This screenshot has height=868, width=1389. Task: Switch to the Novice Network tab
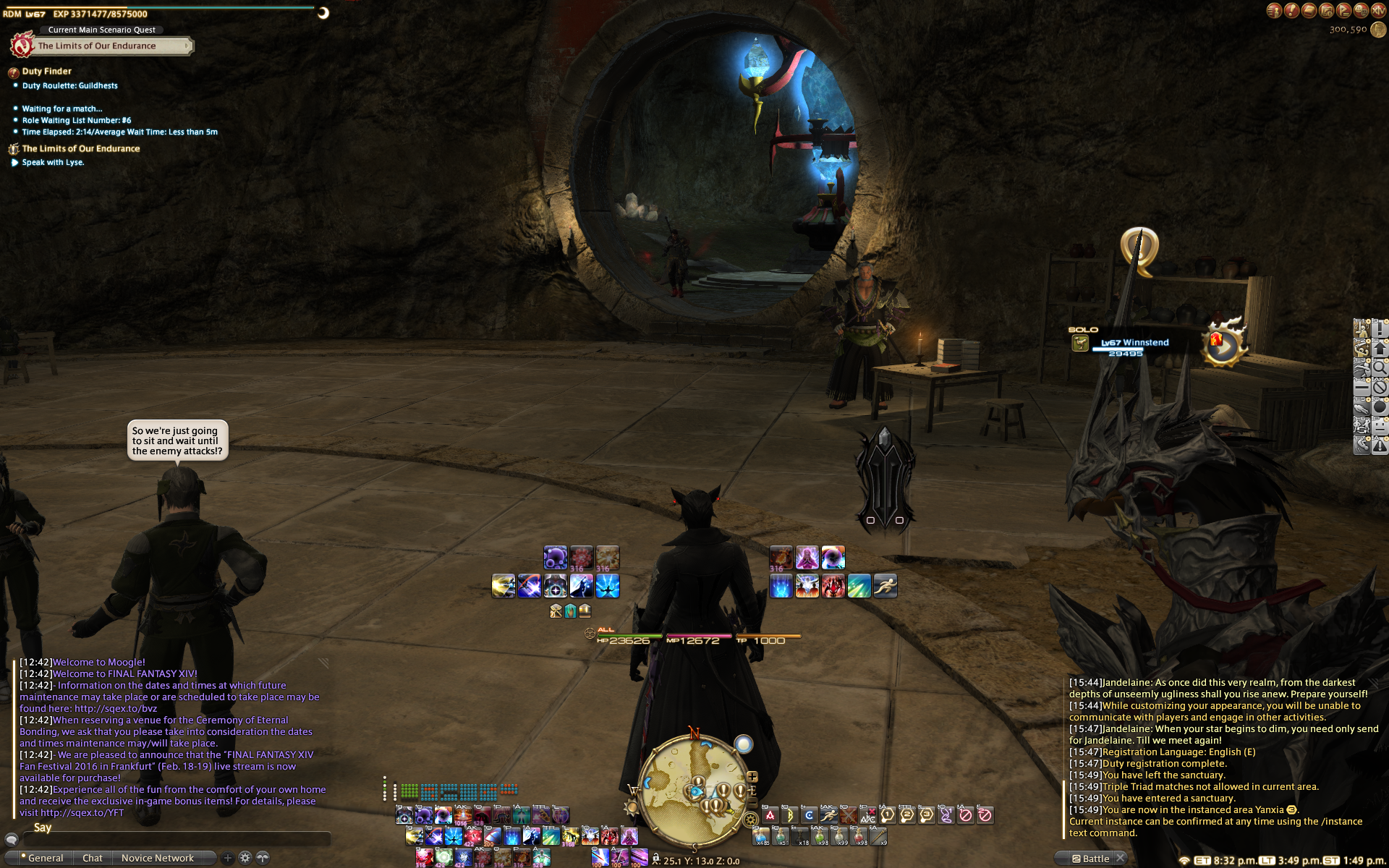pos(157,858)
